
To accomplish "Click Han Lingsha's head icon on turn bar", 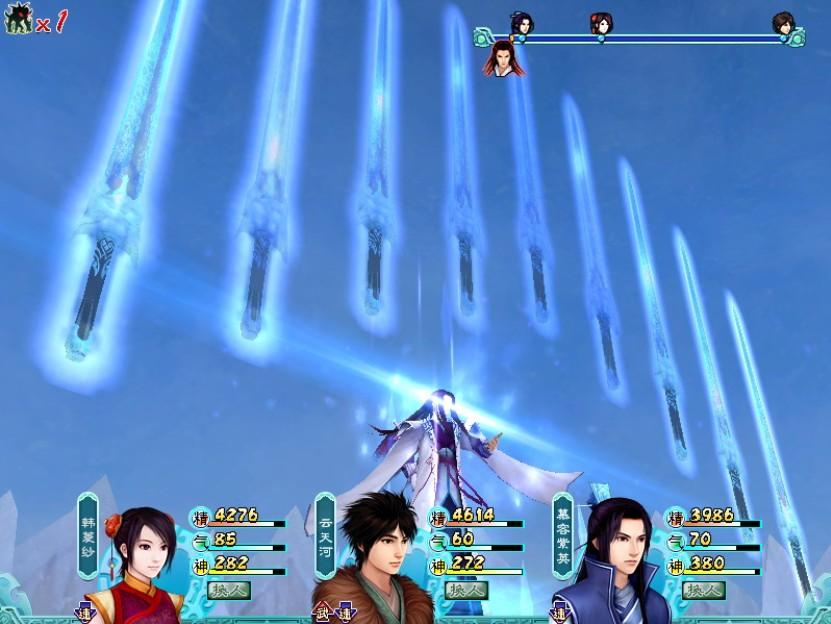I will pos(601,23).
